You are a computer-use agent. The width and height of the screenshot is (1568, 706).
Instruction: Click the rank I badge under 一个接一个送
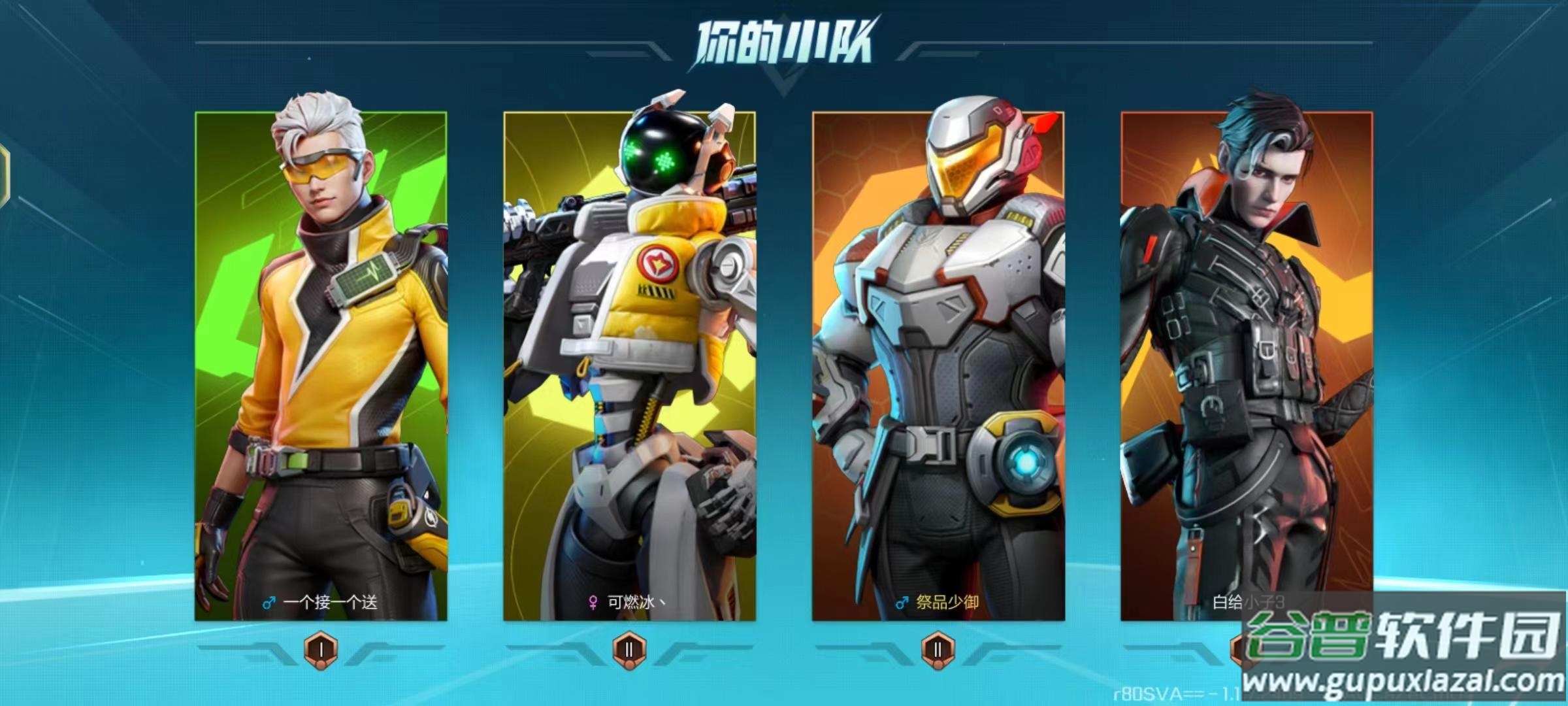click(321, 649)
